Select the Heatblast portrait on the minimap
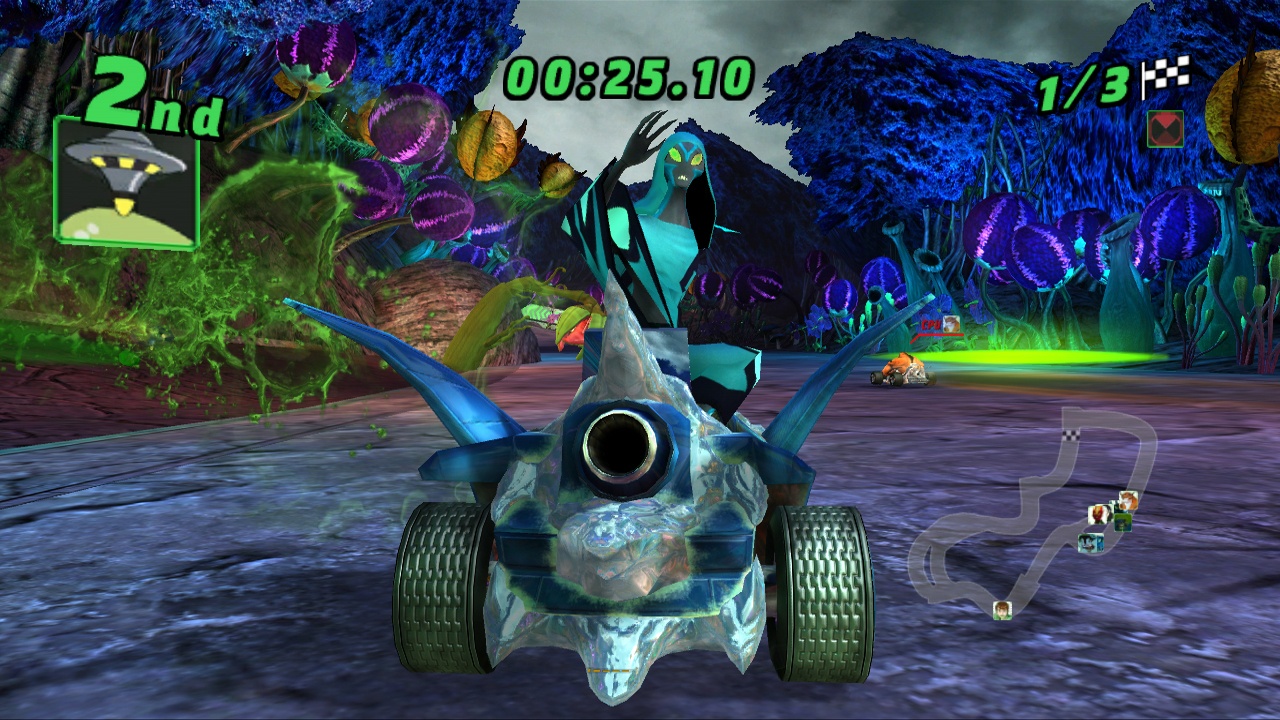 [1096, 514]
